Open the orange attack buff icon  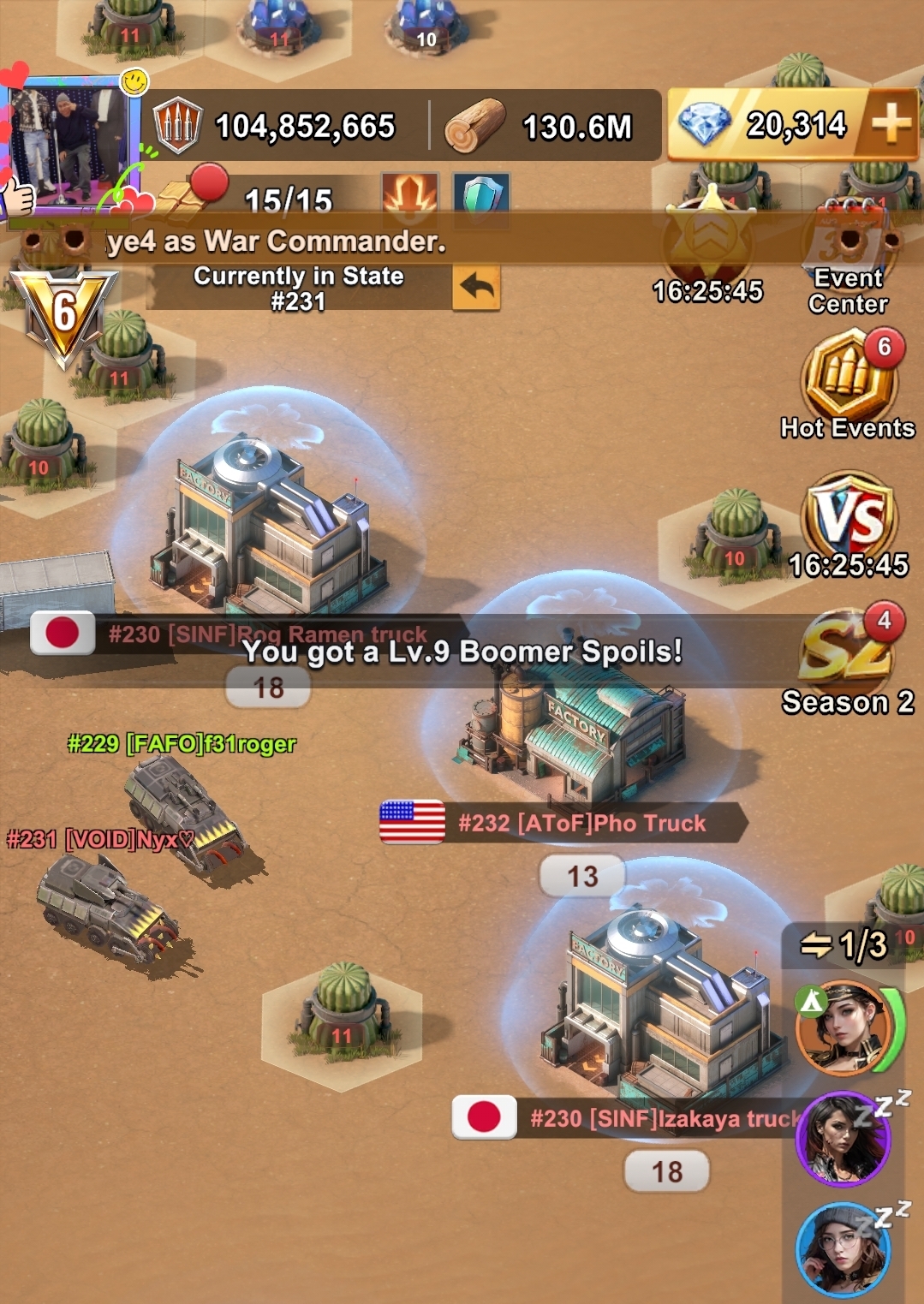[x=409, y=194]
